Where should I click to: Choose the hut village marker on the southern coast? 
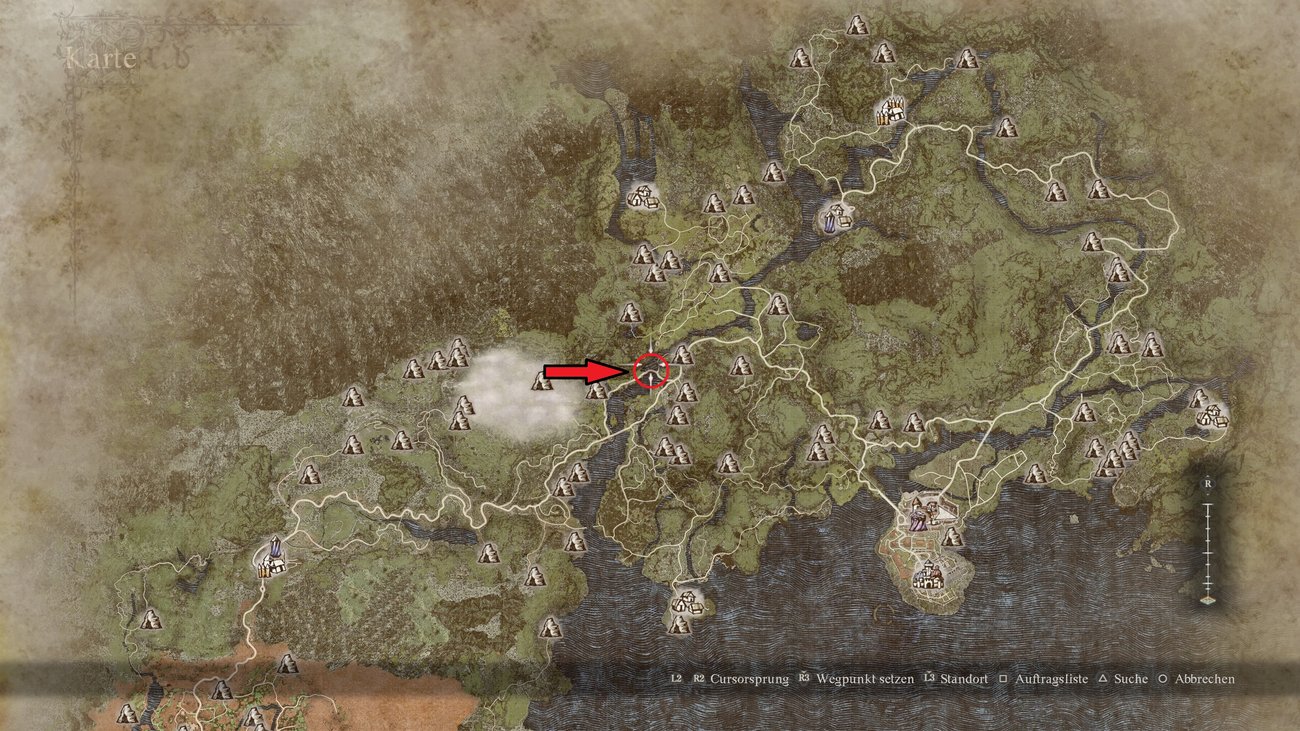point(684,602)
